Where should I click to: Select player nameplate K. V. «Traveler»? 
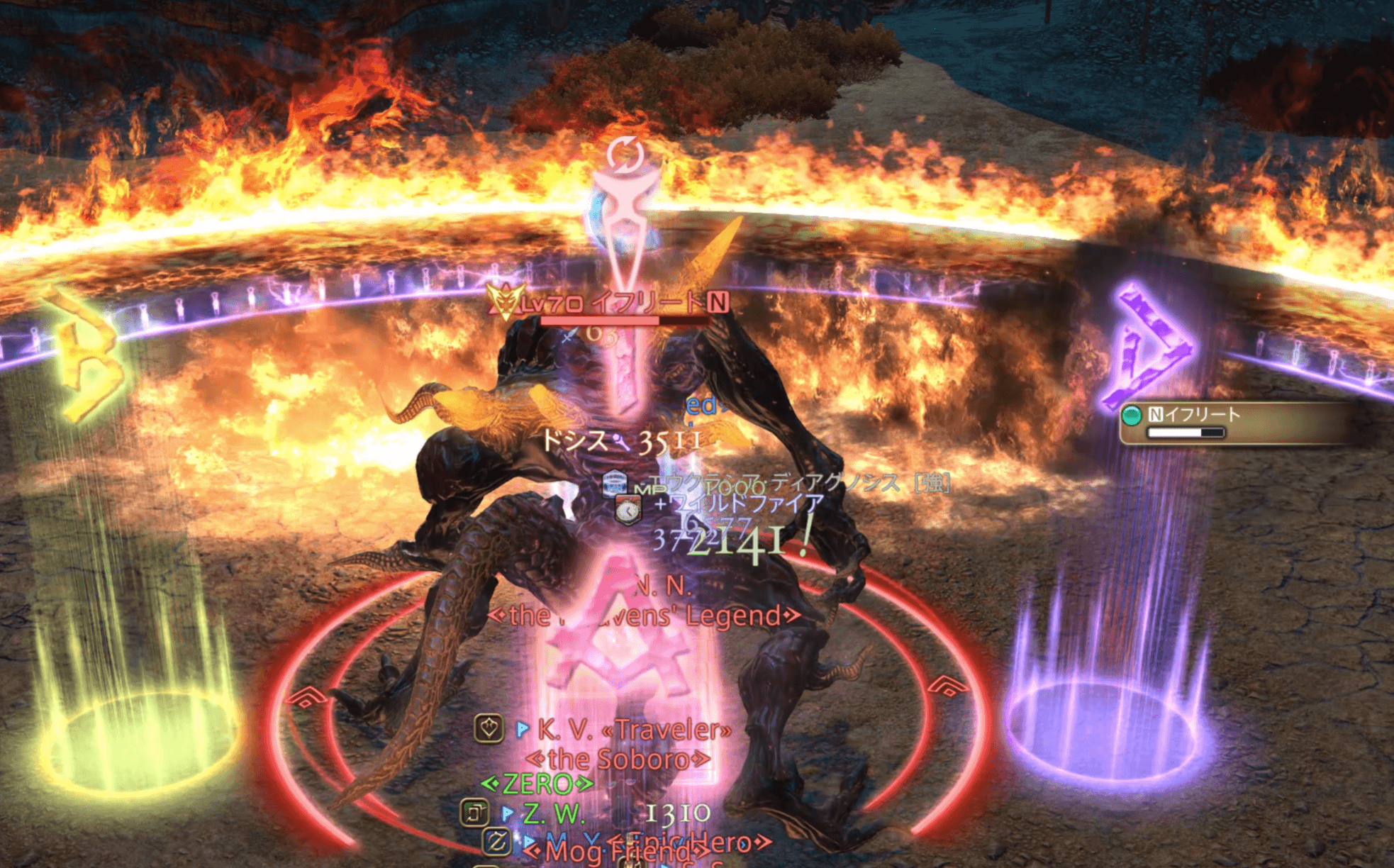634,729
